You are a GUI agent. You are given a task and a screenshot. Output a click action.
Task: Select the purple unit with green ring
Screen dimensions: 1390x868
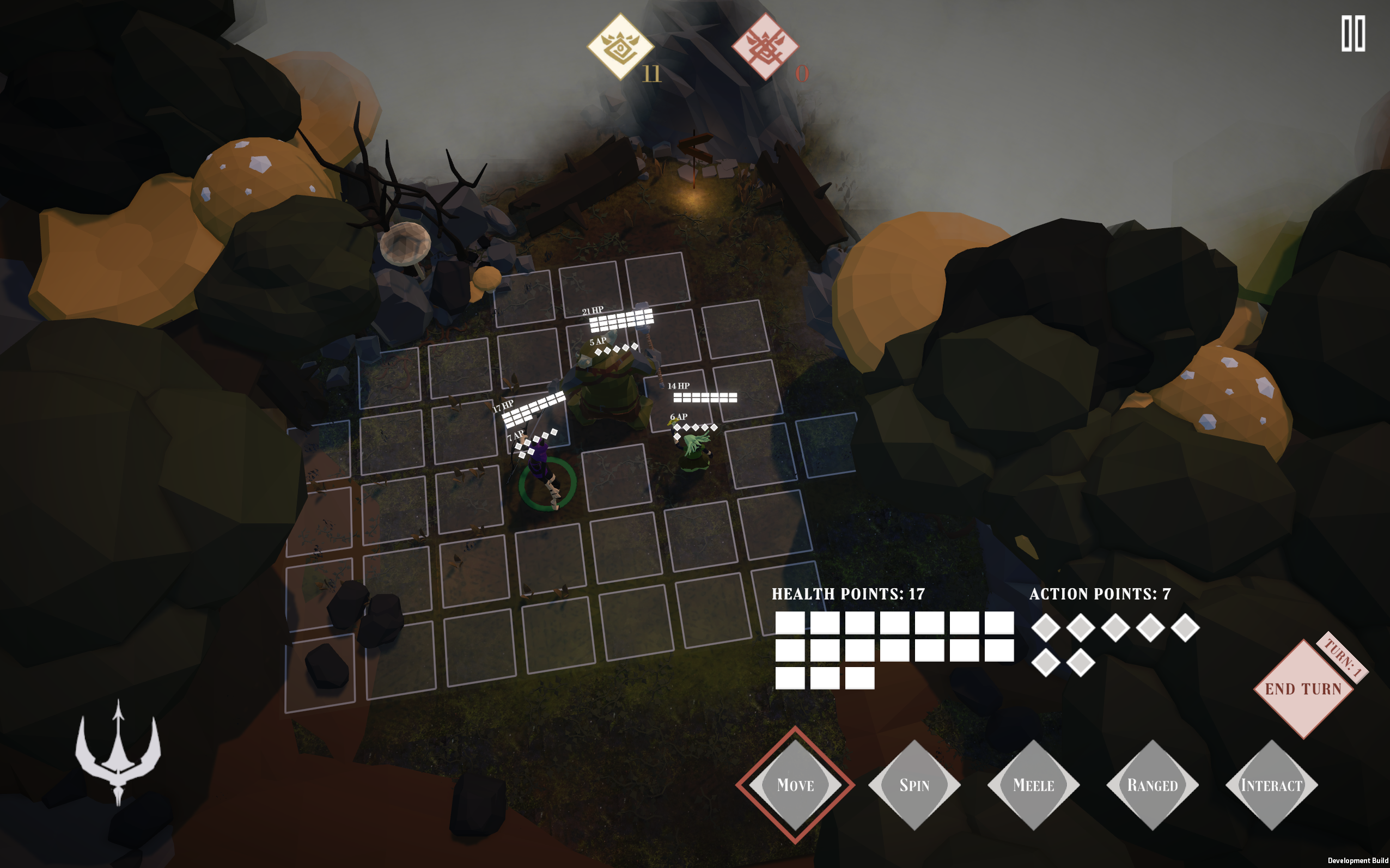[544, 475]
